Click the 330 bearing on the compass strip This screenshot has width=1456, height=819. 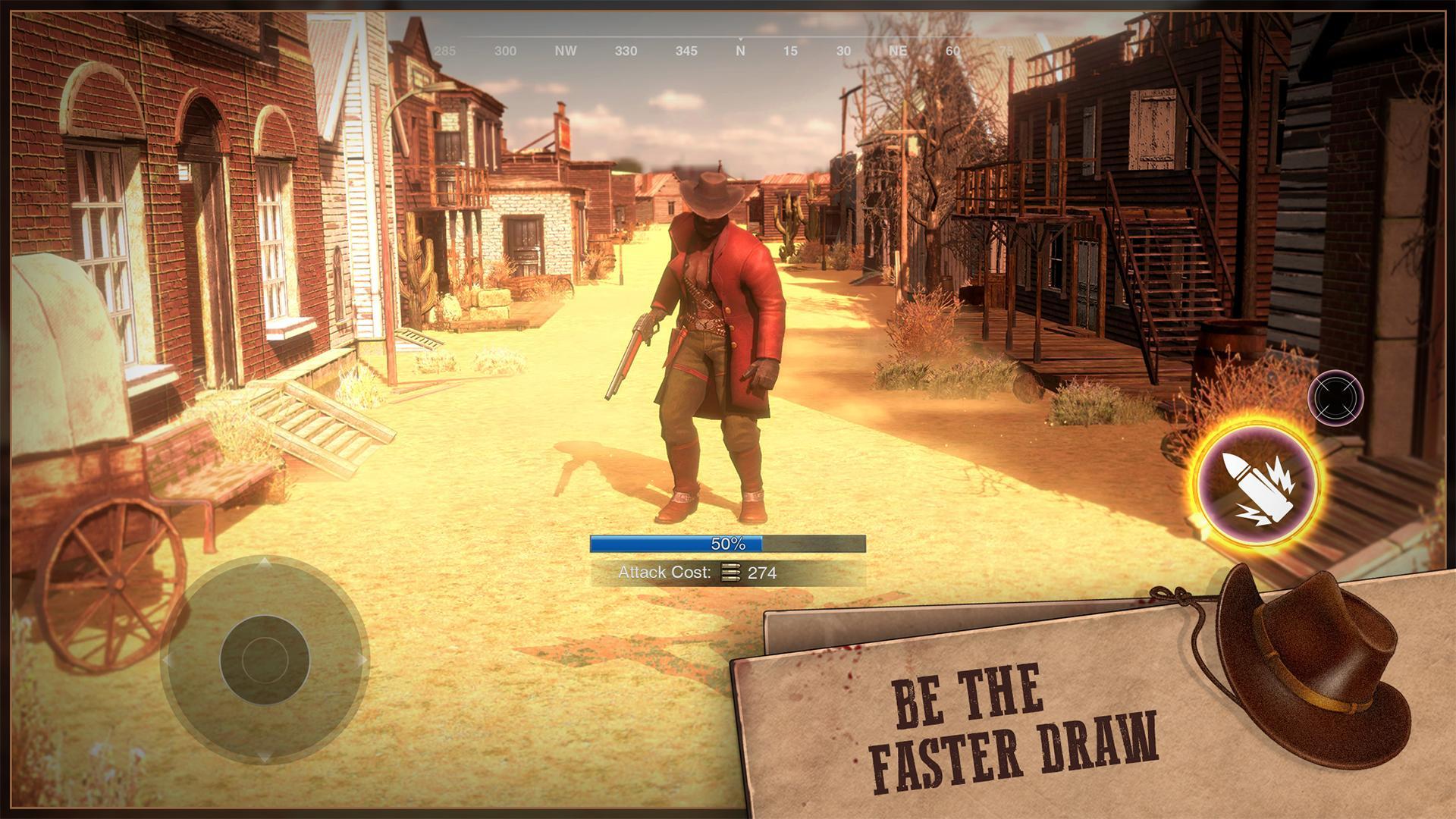(x=626, y=52)
